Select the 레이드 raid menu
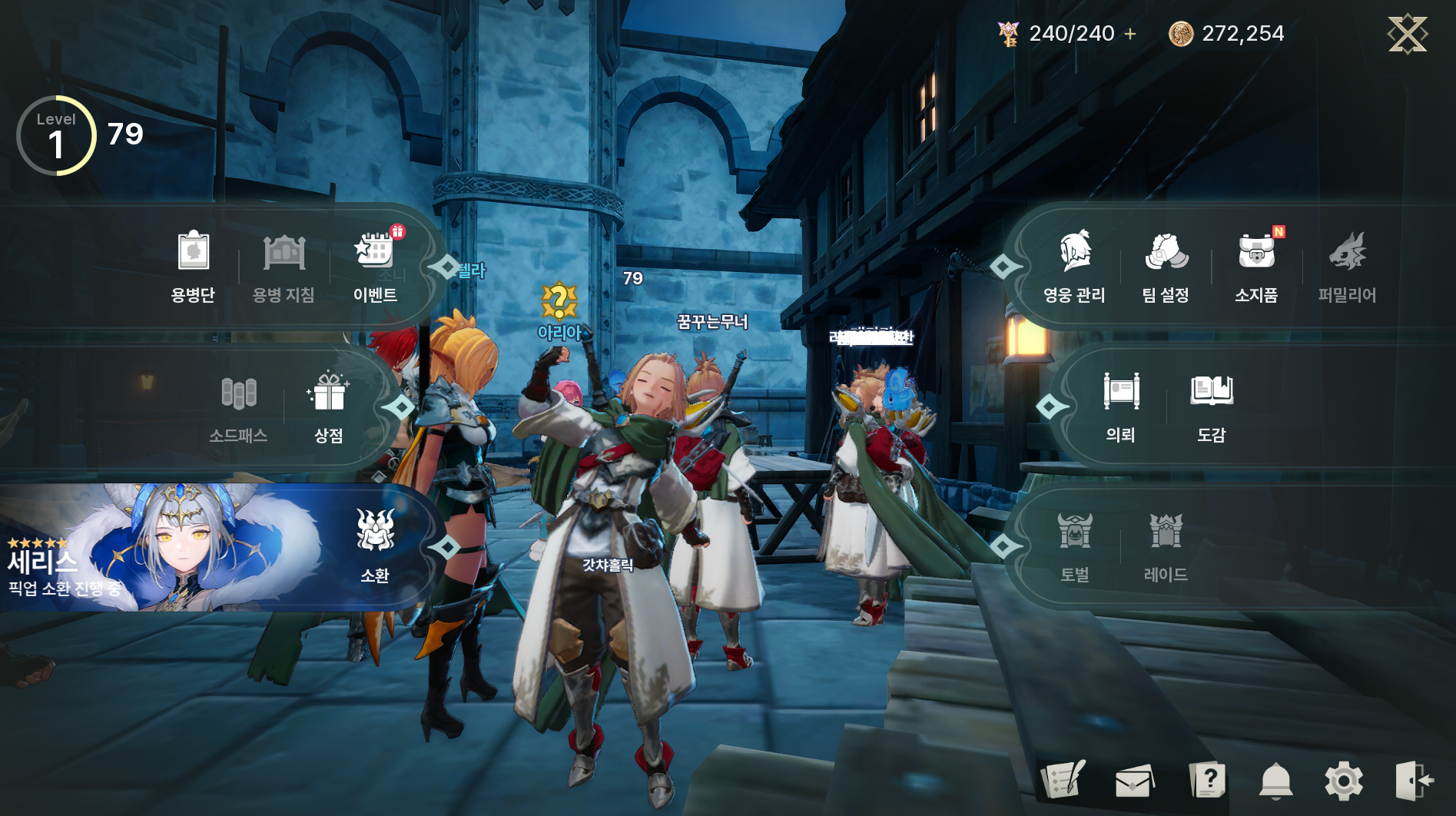 coord(1166,546)
